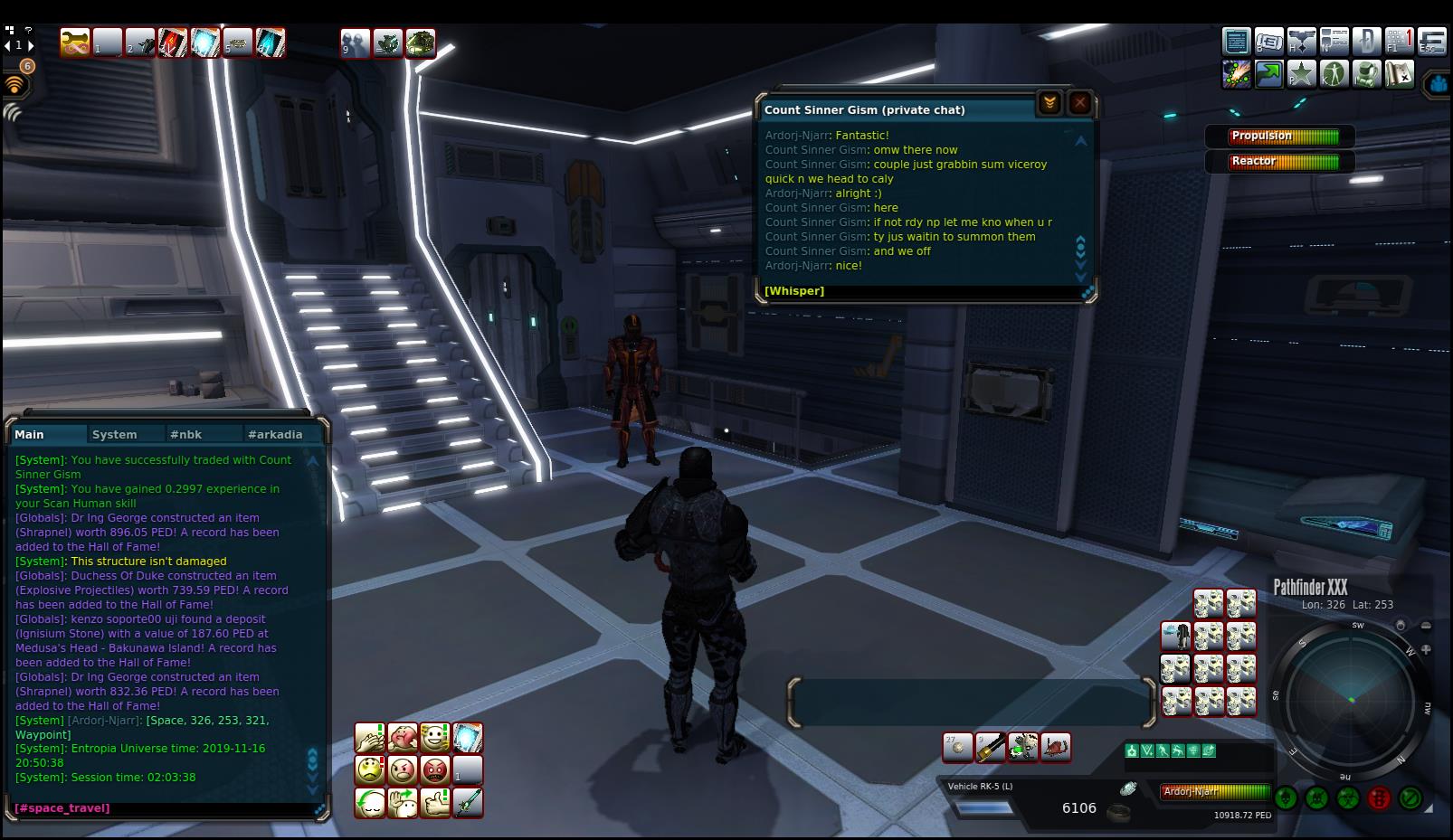The width and height of the screenshot is (1453, 840).
Task: Click the green arrow action icon
Action: 1268,74
